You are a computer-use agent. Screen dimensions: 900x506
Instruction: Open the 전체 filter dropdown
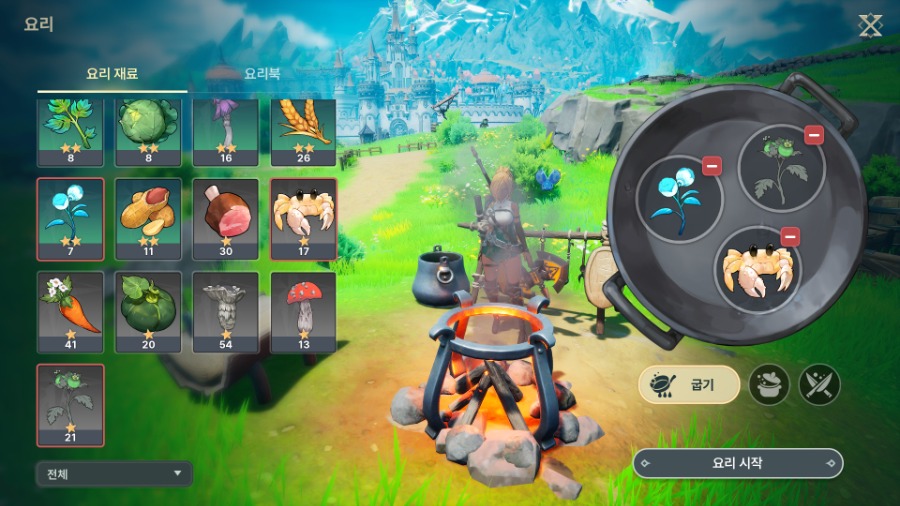click(113, 473)
